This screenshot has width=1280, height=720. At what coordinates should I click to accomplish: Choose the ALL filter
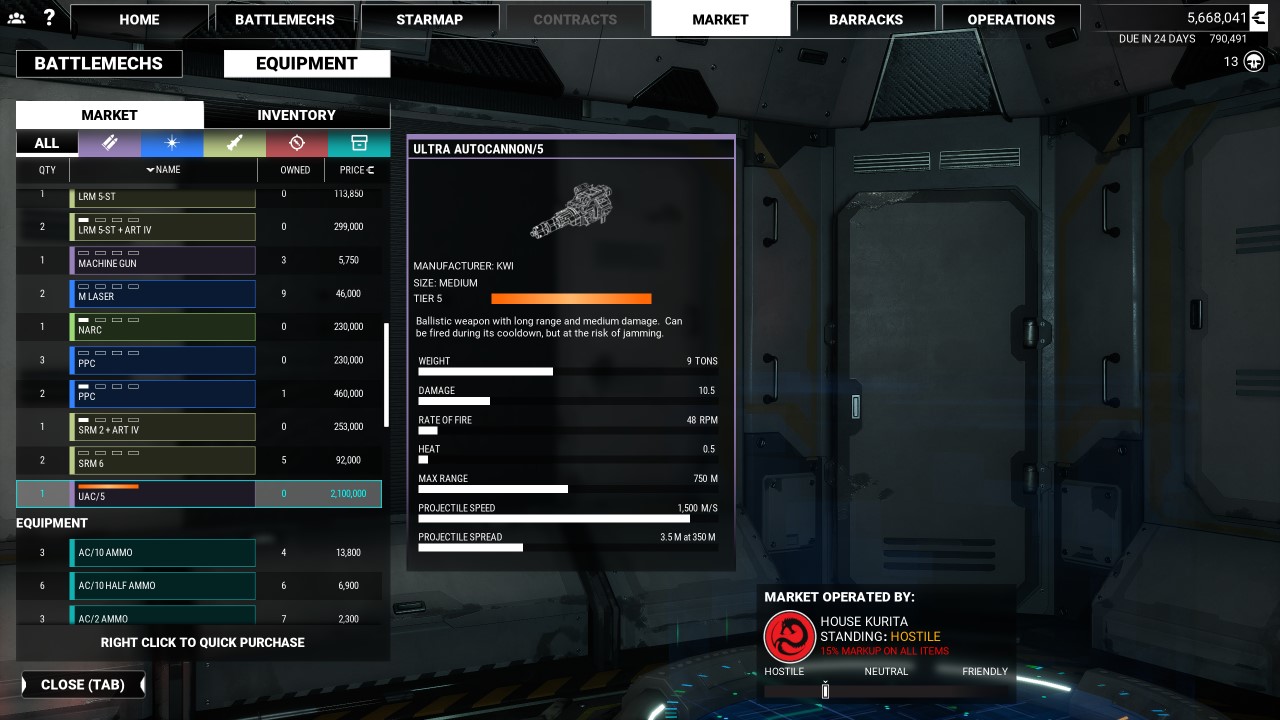(47, 143)
